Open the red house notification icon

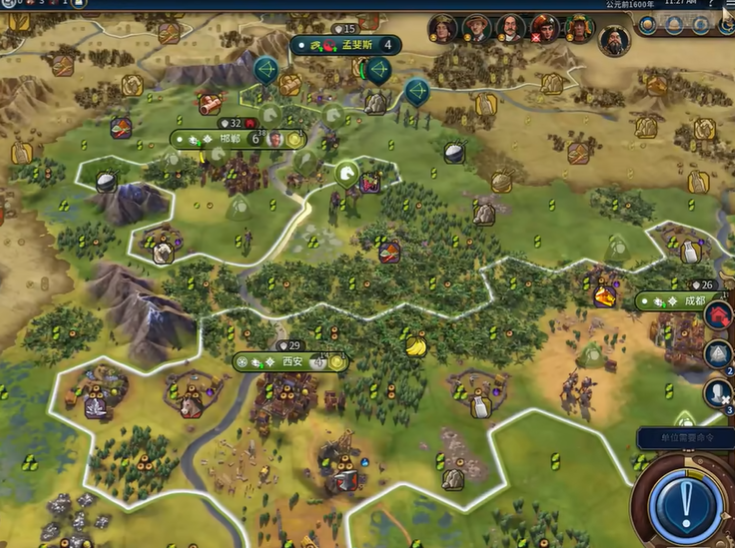(718, 315)
